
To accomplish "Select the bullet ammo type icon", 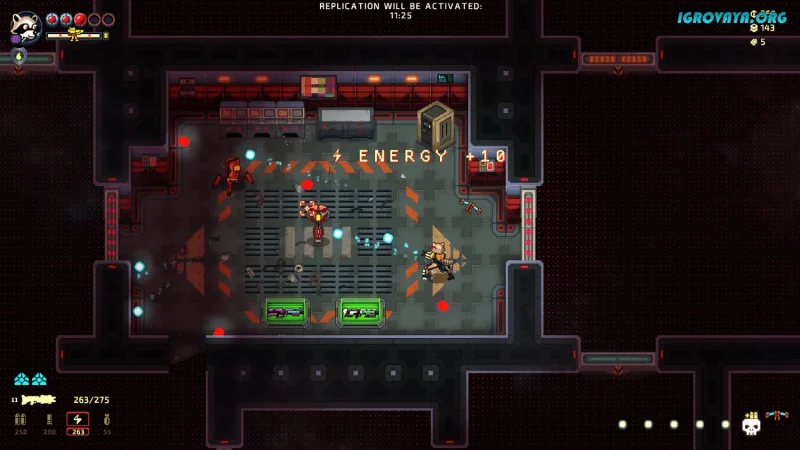I will coord(21,420).
